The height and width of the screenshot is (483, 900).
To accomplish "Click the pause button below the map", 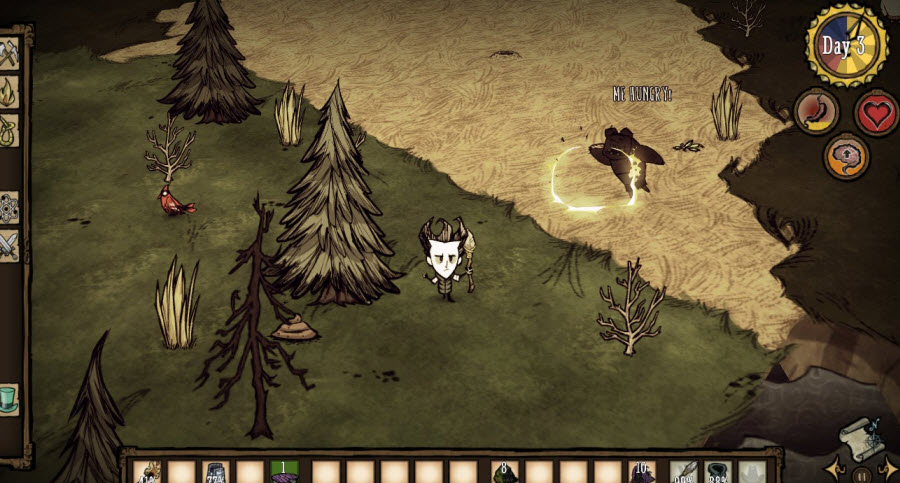I will point(861,474).
